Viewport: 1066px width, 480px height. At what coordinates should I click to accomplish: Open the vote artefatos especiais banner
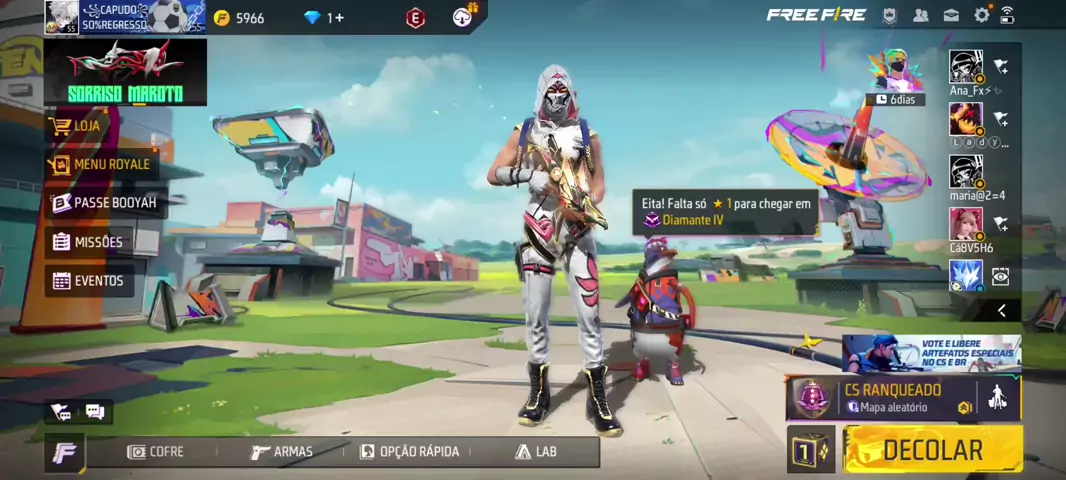click(x=931, y=353)
